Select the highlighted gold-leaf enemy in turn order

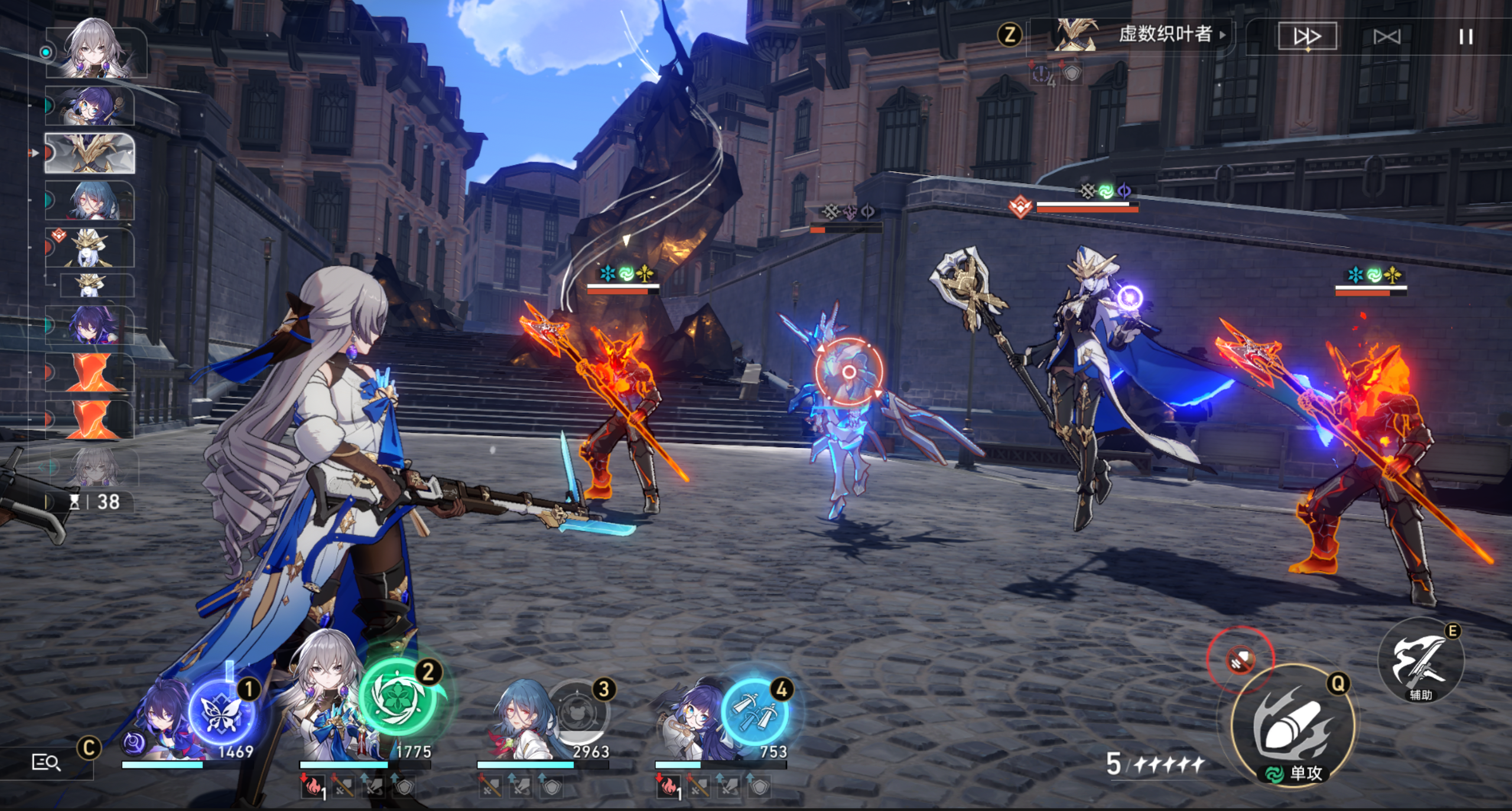90,153
